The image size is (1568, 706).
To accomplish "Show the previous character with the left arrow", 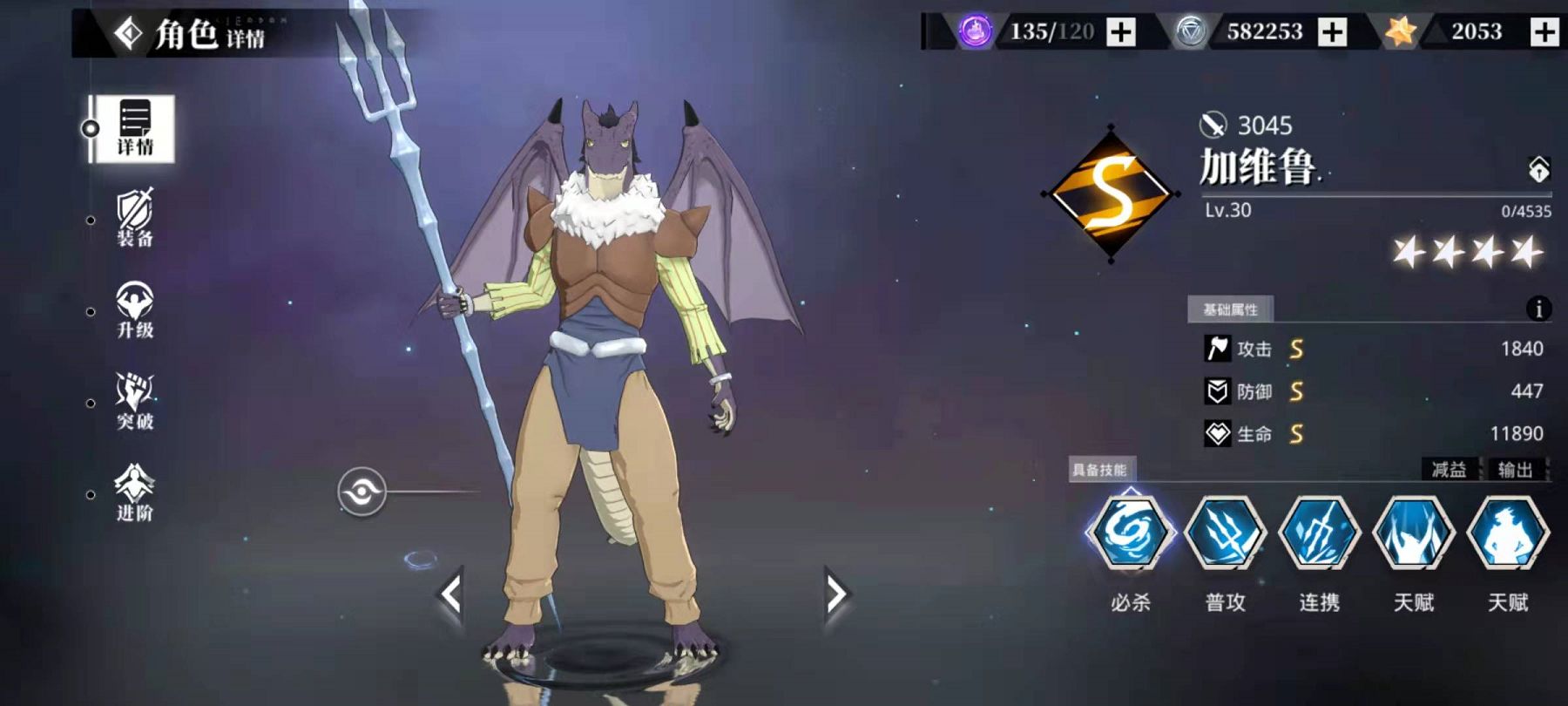I will [450, 594].
